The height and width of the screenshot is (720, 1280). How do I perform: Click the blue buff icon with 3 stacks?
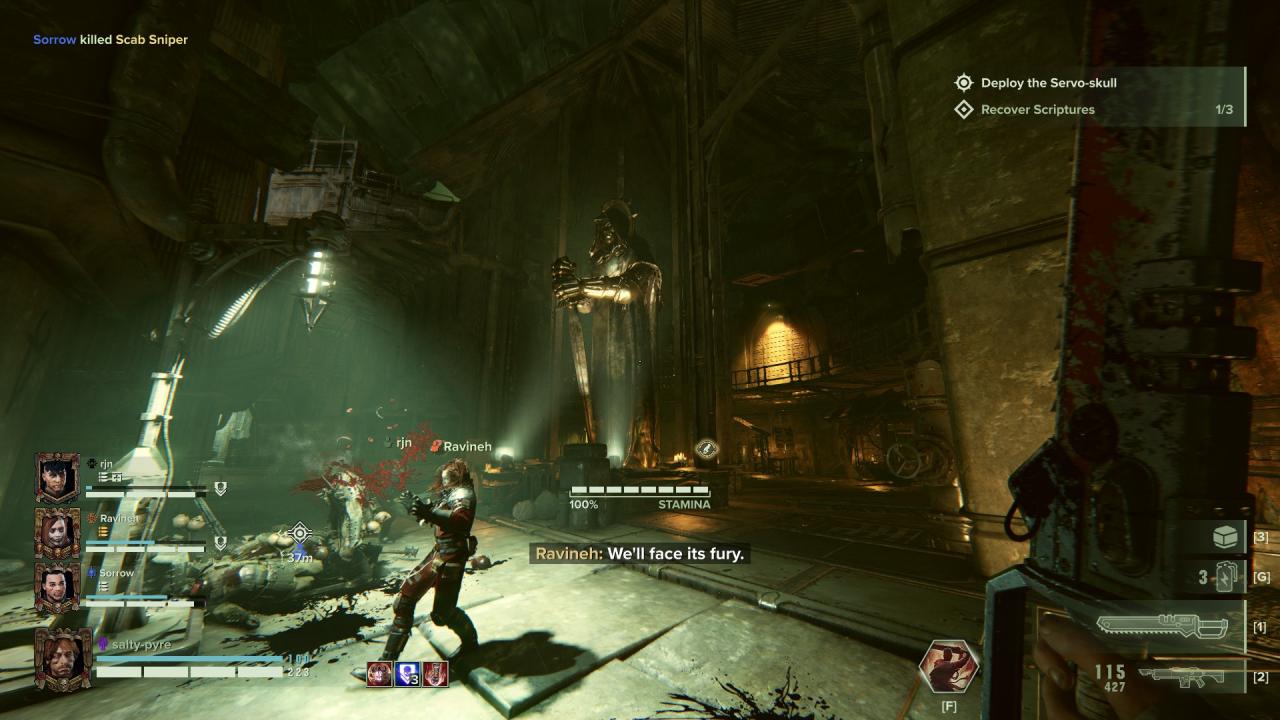click(407, 674)
